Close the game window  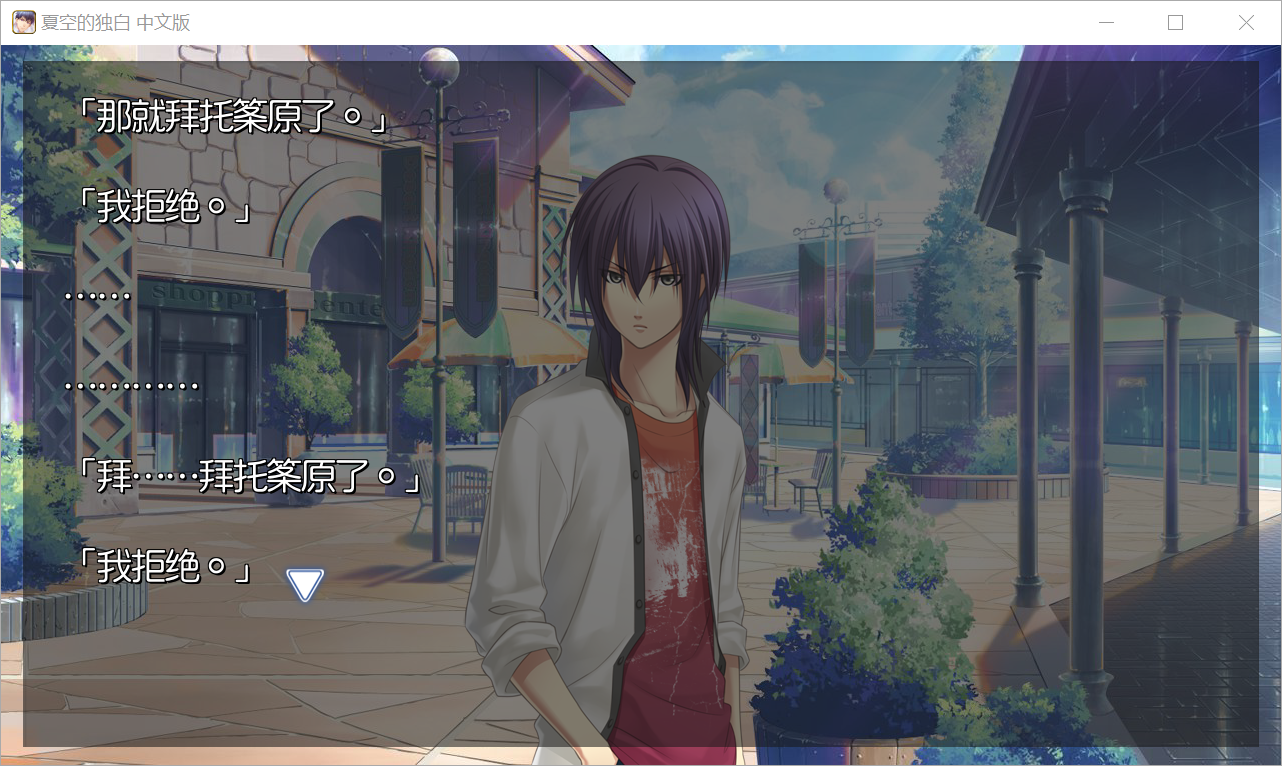coord(1246,23)
